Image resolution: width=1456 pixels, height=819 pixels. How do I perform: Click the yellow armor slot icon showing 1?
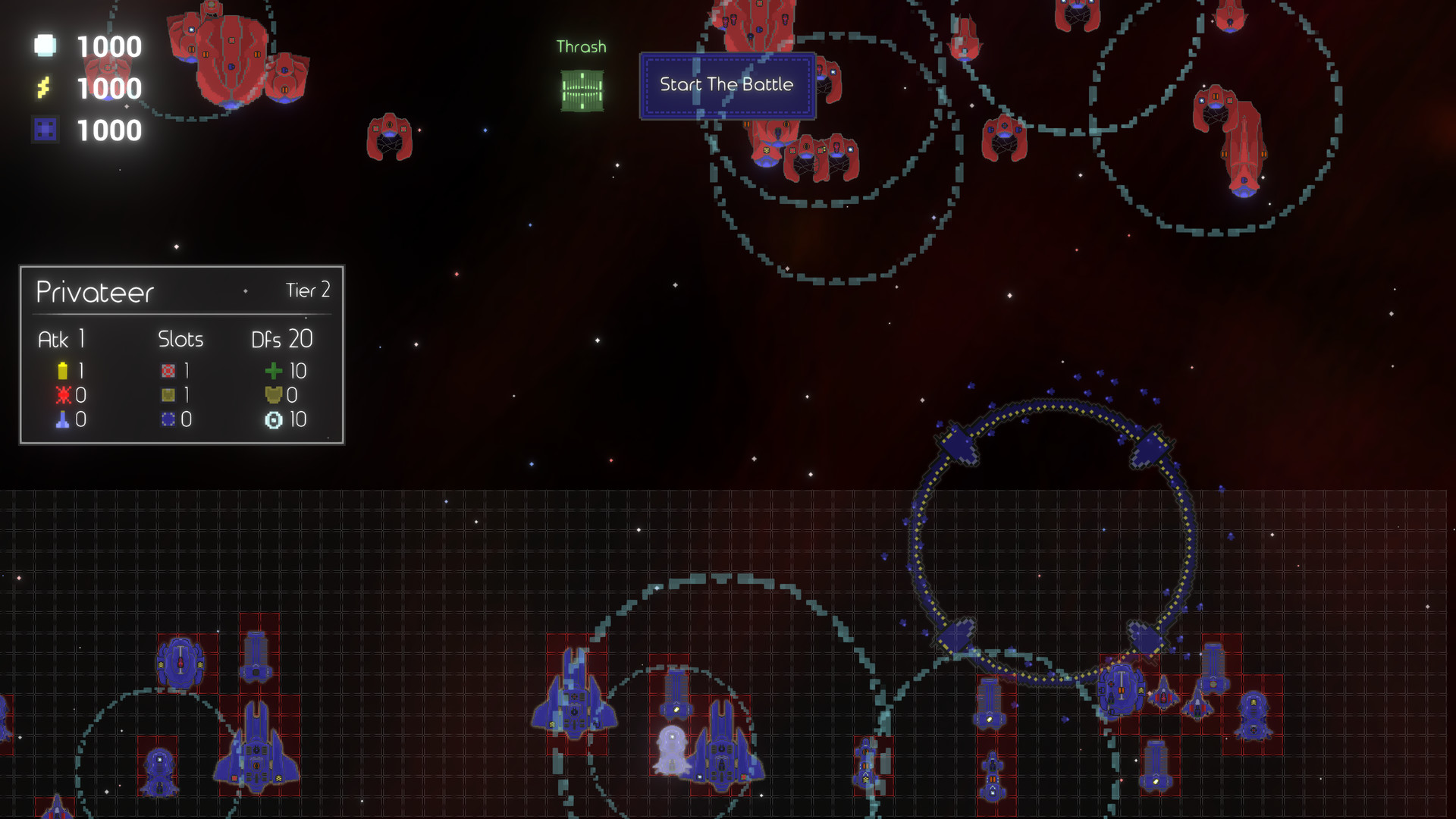coord(168,395)
